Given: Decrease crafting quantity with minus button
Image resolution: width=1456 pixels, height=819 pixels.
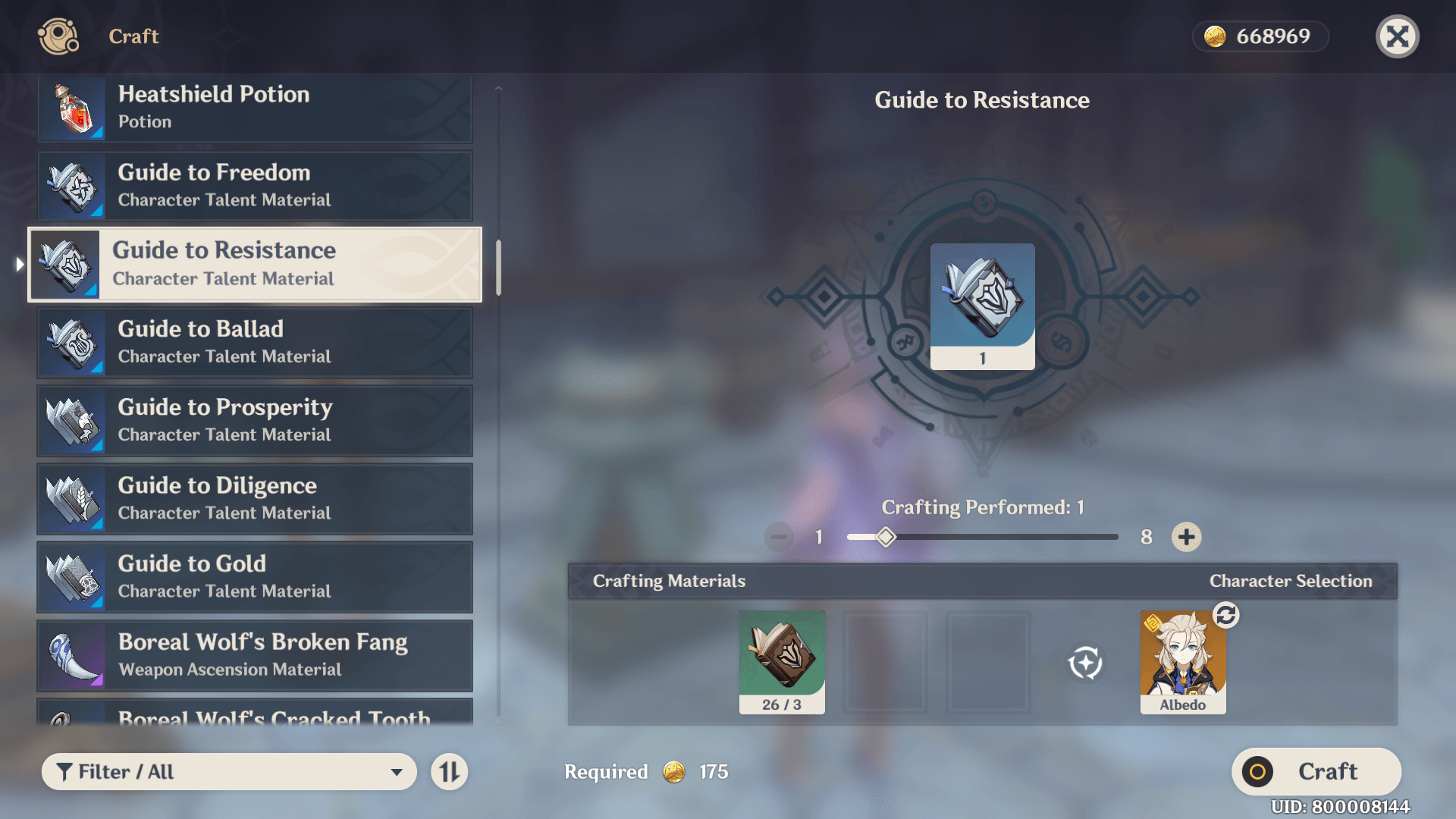Looking at the screenshot, I should tap(779, 537).
